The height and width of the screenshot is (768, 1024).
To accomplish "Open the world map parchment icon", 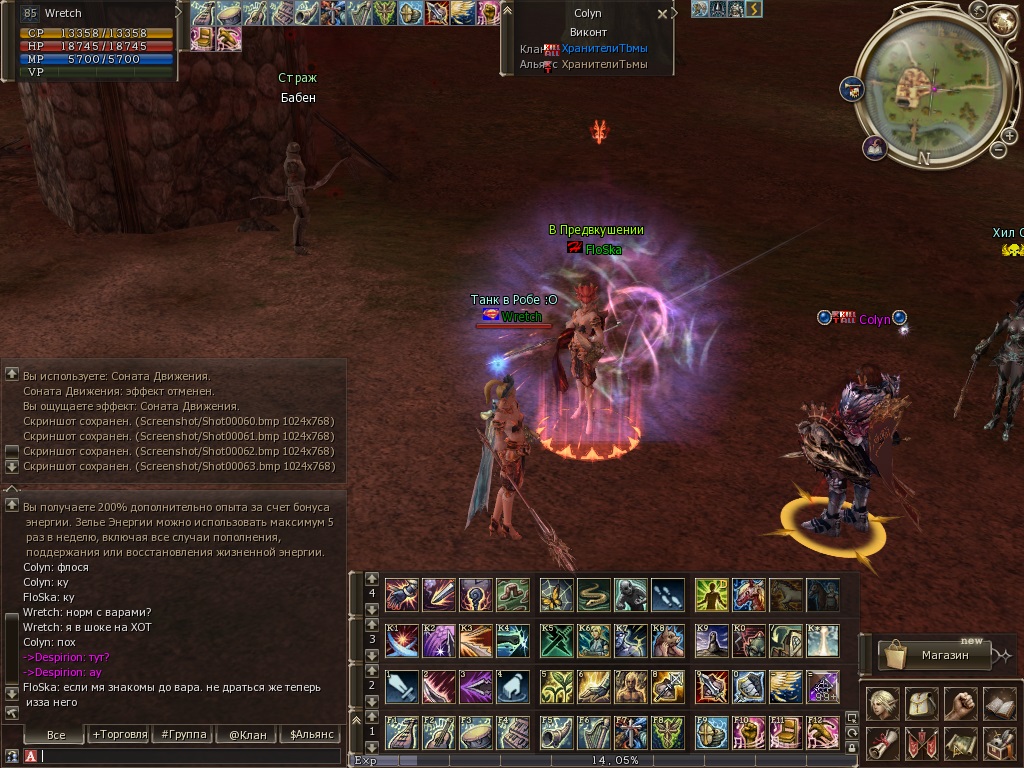I will click(x=960, y=742).
